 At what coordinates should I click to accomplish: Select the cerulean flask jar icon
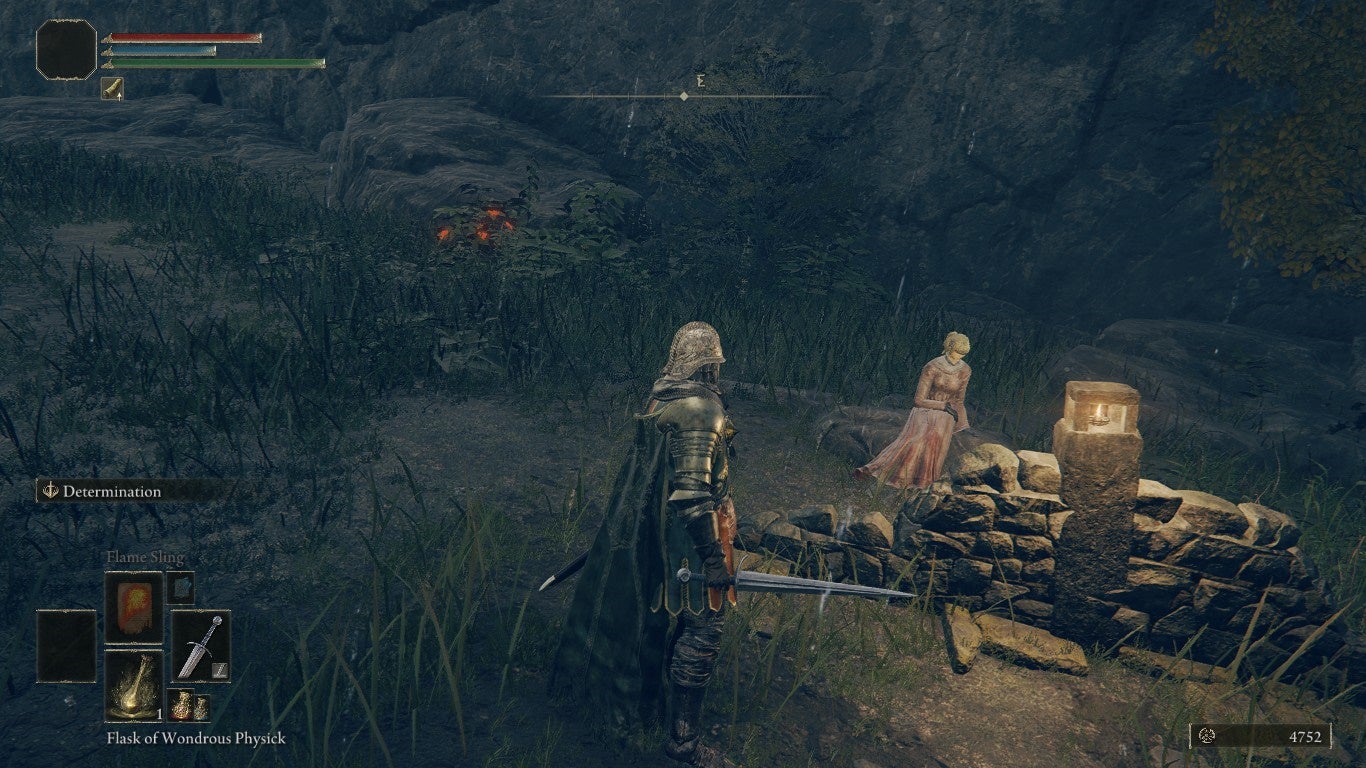coord(201,706)
